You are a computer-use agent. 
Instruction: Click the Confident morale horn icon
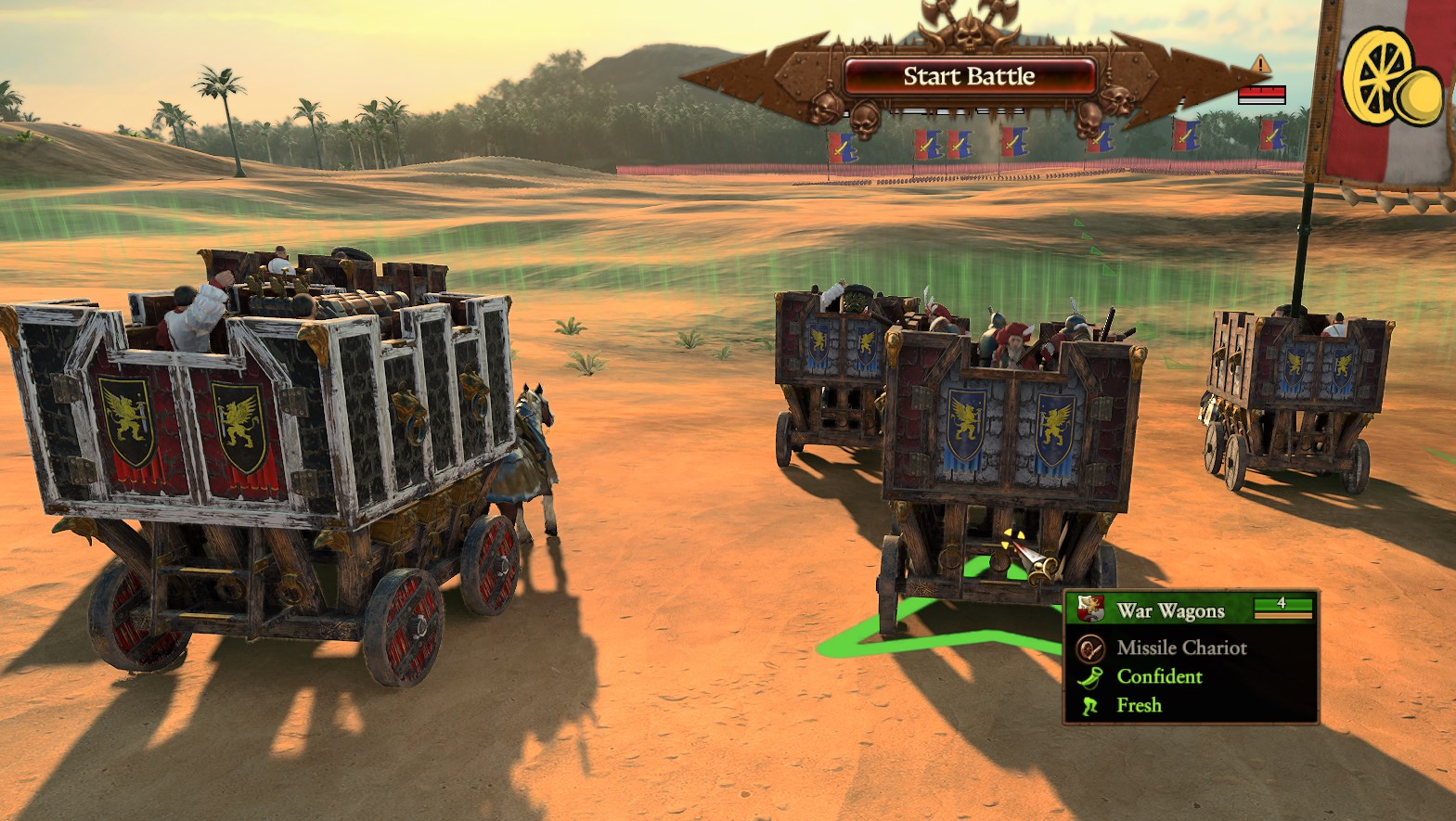pos(1088,679)
